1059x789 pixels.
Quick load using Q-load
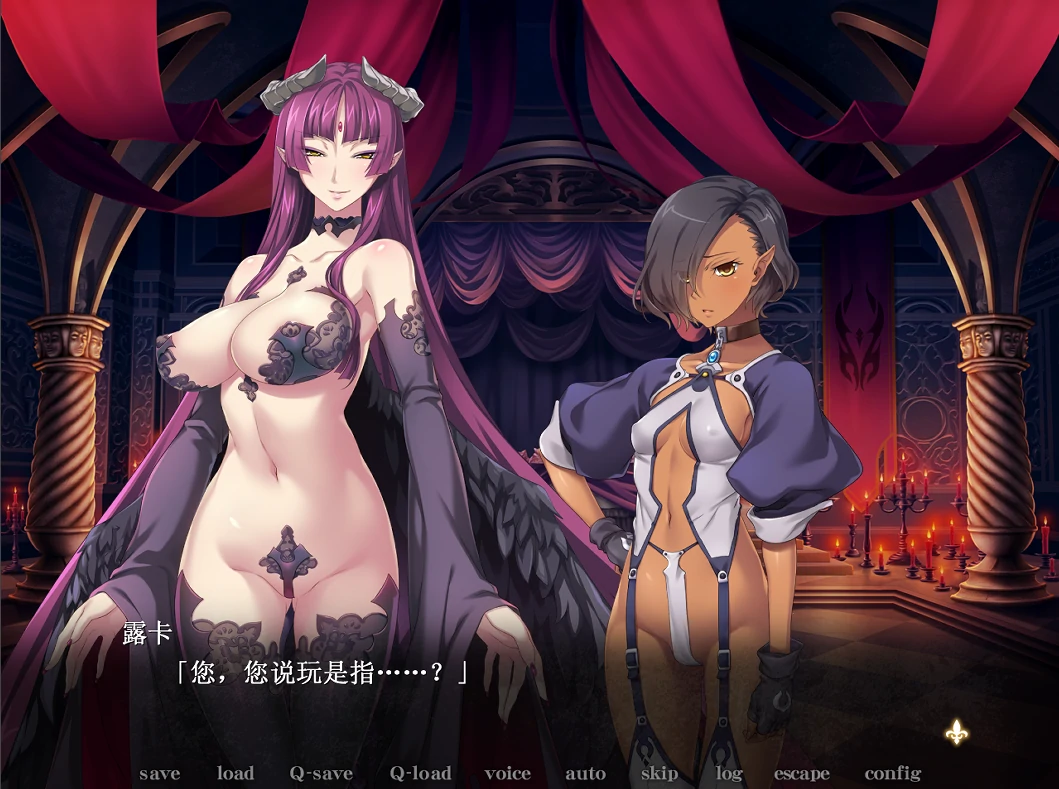[420, 774]
